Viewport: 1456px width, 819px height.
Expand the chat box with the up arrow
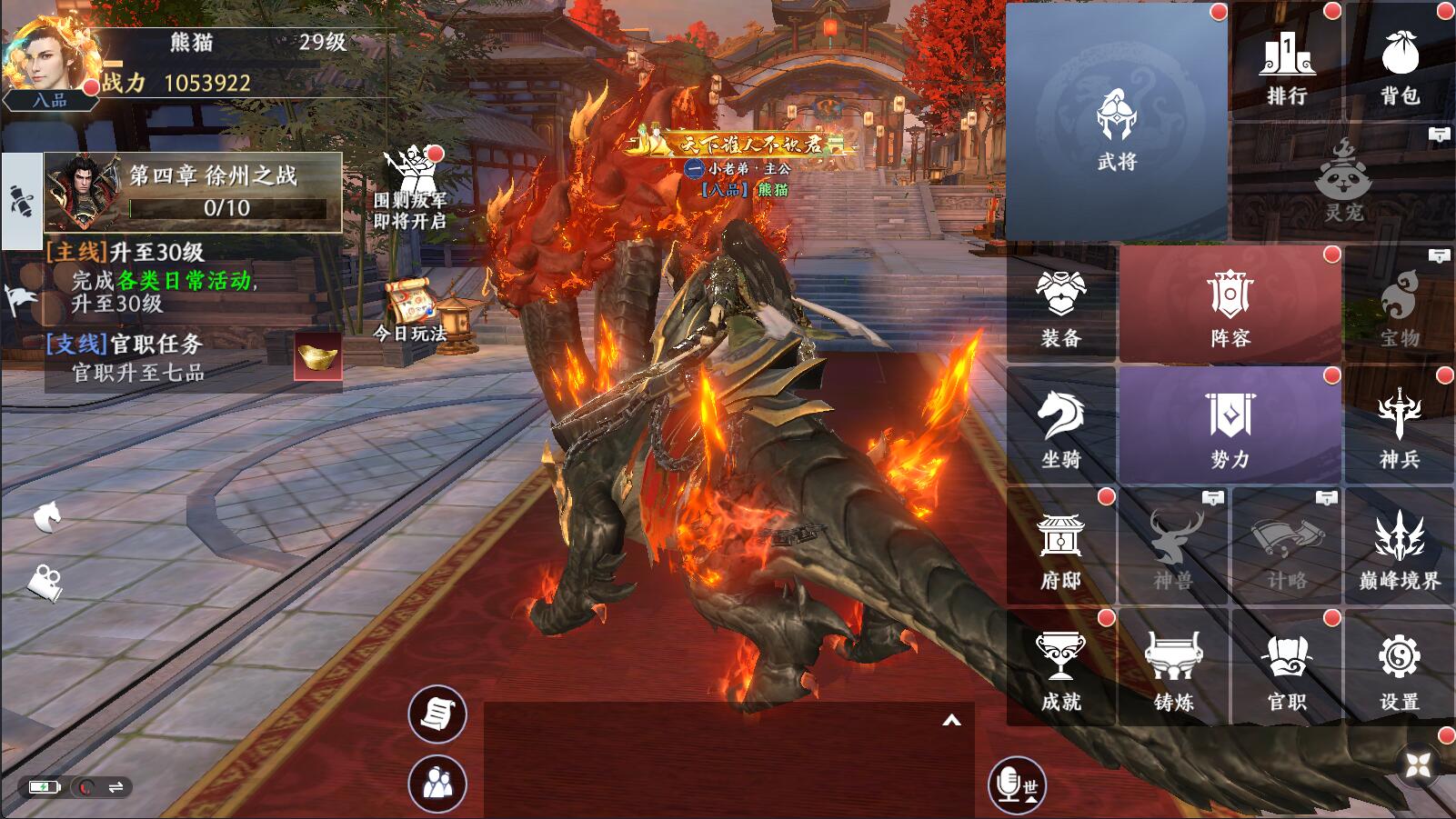tap(951, 721)
